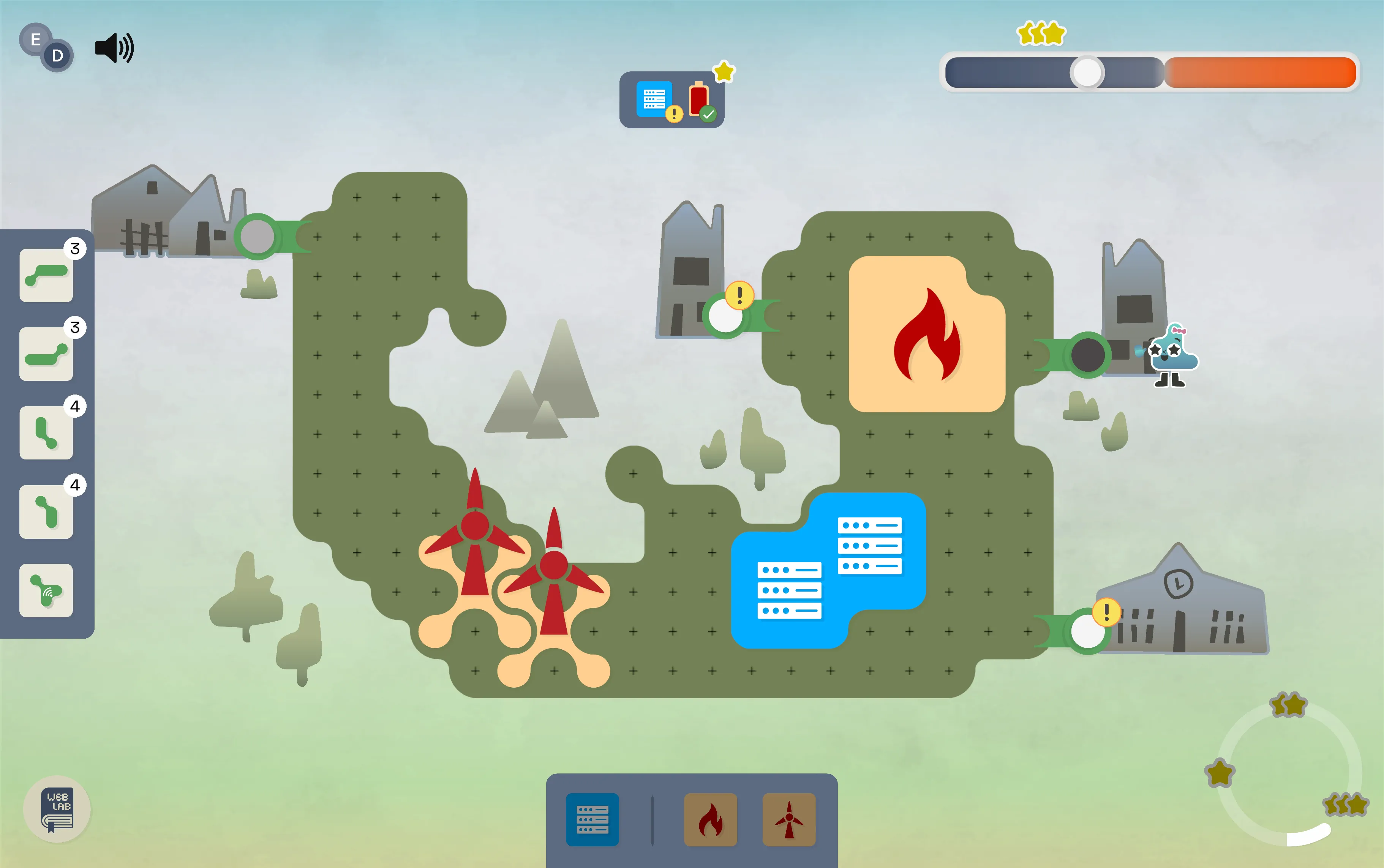Click the dark connection node by the character

1087,355
